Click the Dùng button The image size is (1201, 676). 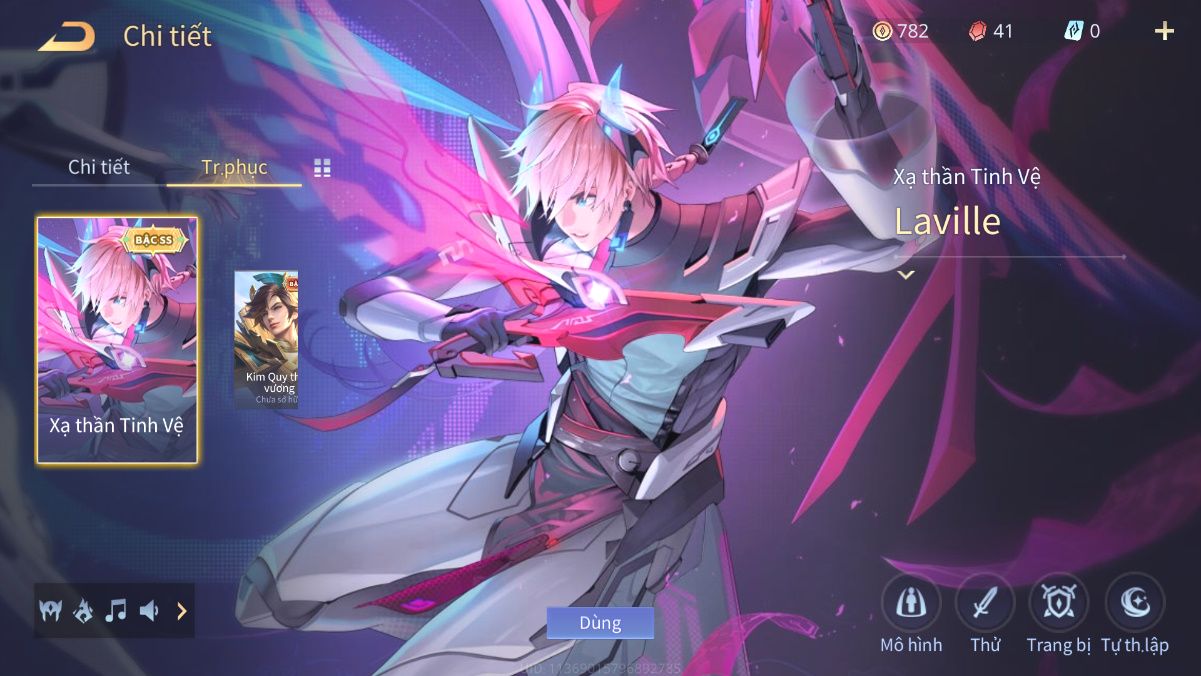[x=600, y=623]
